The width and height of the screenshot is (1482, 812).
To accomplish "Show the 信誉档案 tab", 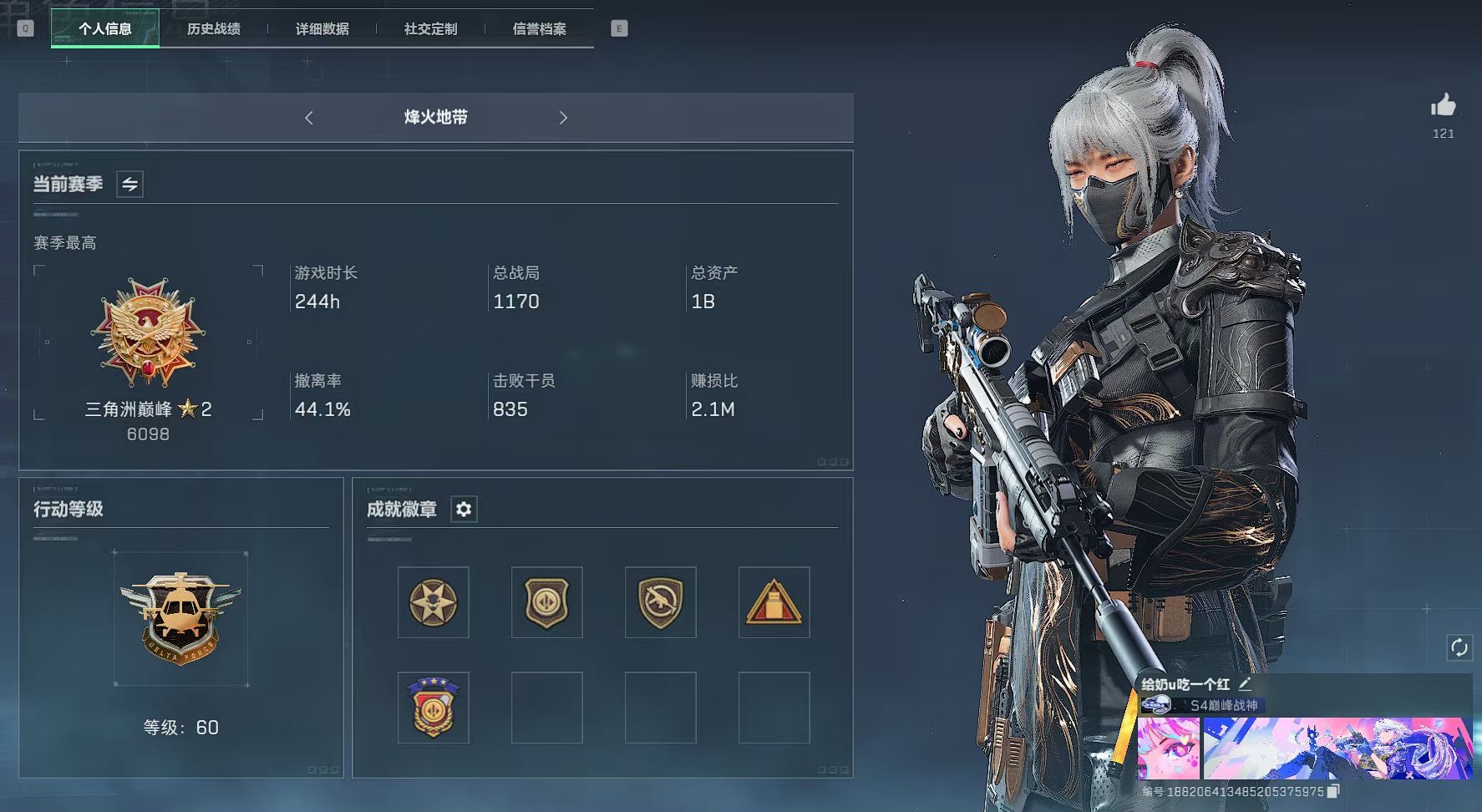I will tap(539, 29).
